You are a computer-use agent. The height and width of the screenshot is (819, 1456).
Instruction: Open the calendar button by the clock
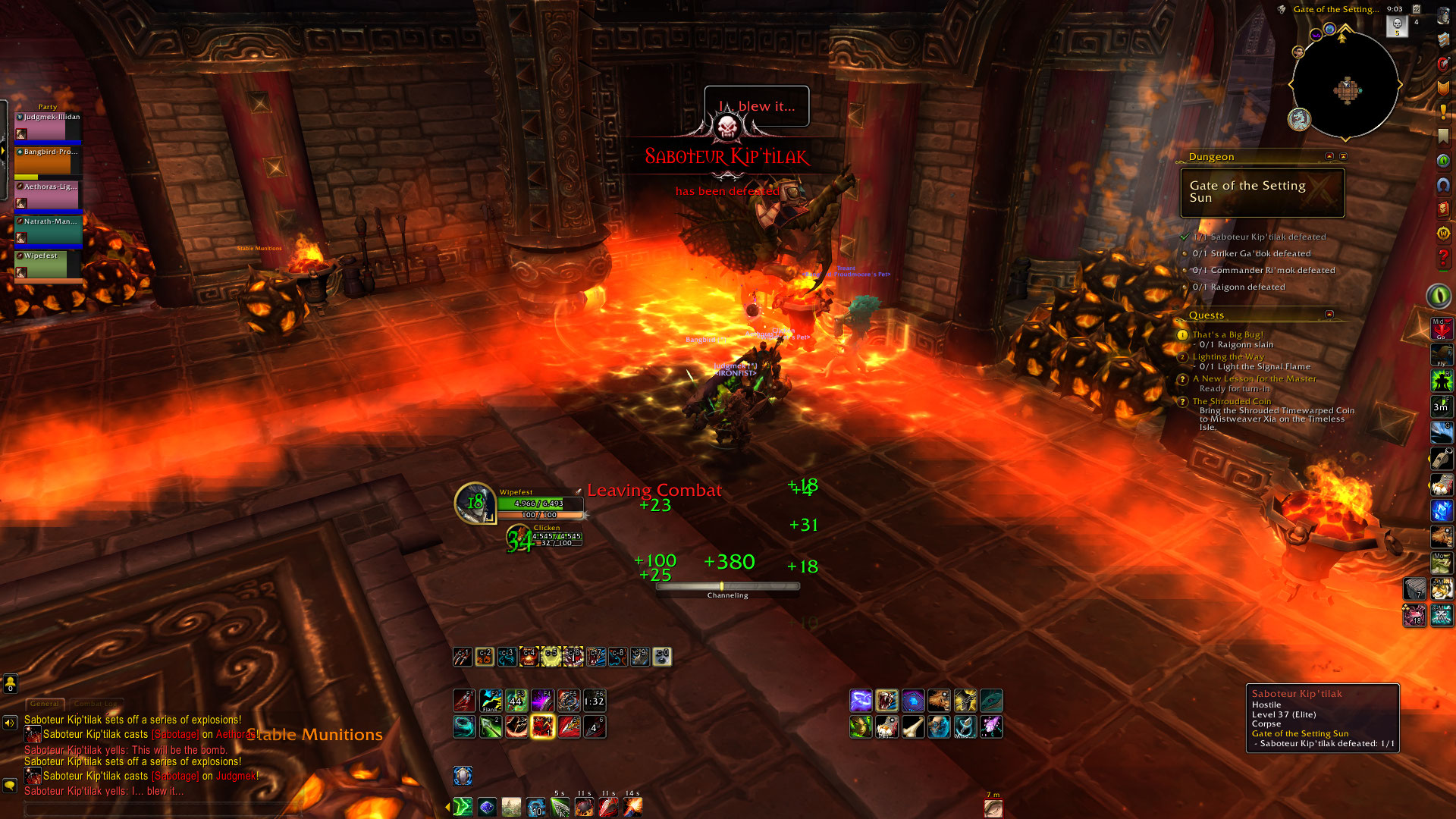(1416, 9)
